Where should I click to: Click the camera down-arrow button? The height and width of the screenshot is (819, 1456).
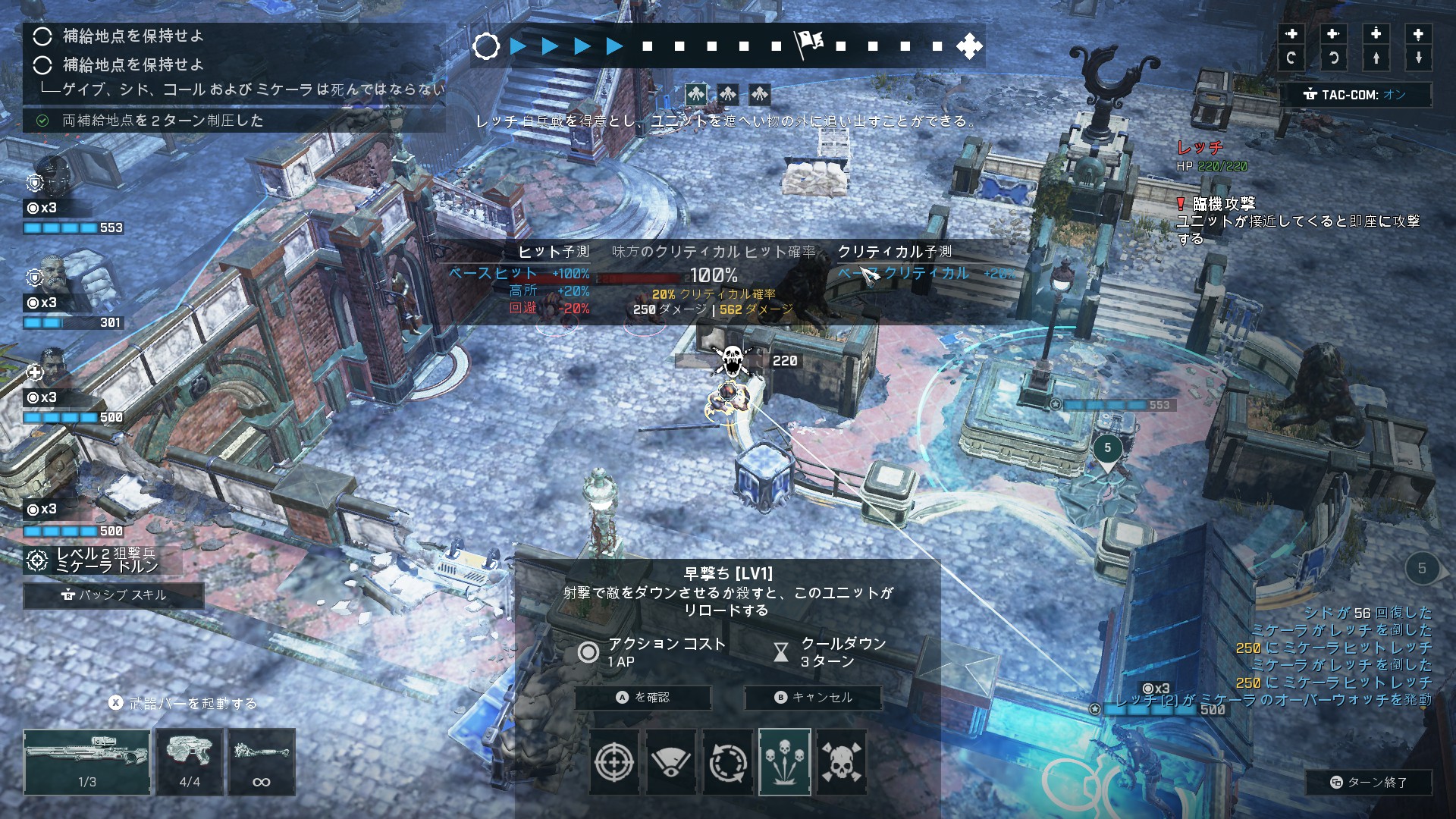click(1418, 58)
